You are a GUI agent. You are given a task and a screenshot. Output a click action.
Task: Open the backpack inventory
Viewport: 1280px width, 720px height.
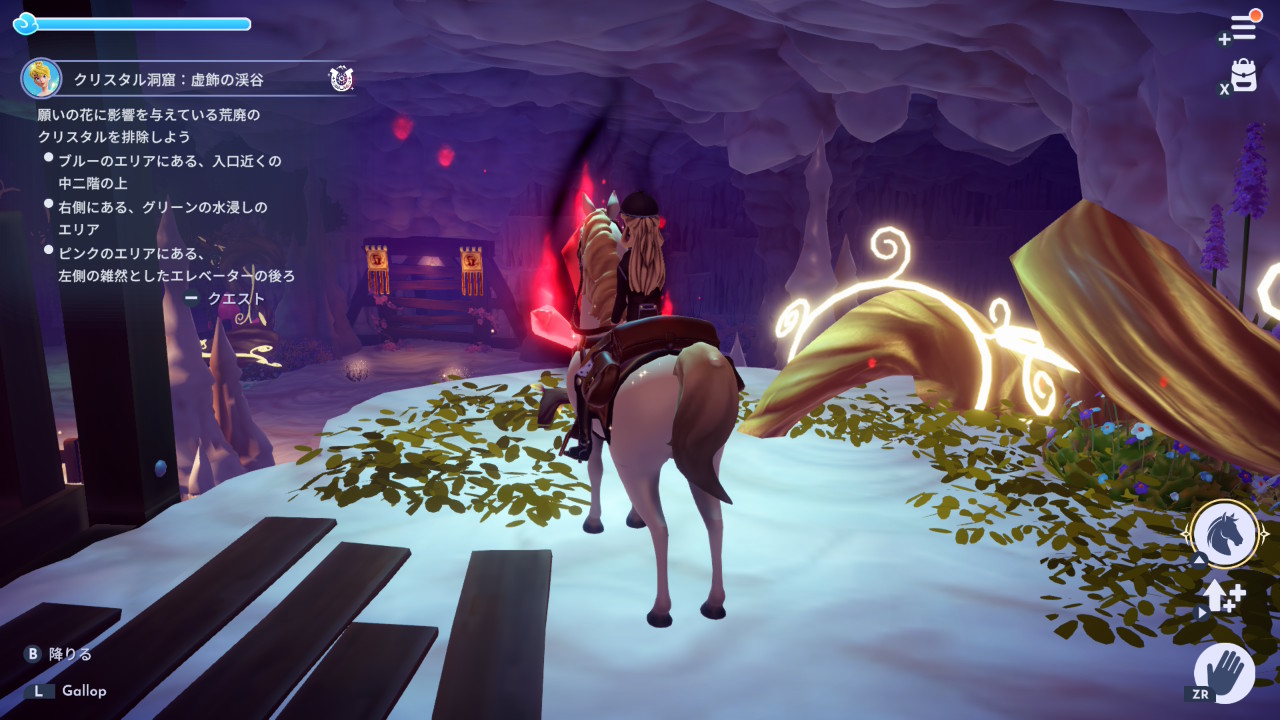1244,76
